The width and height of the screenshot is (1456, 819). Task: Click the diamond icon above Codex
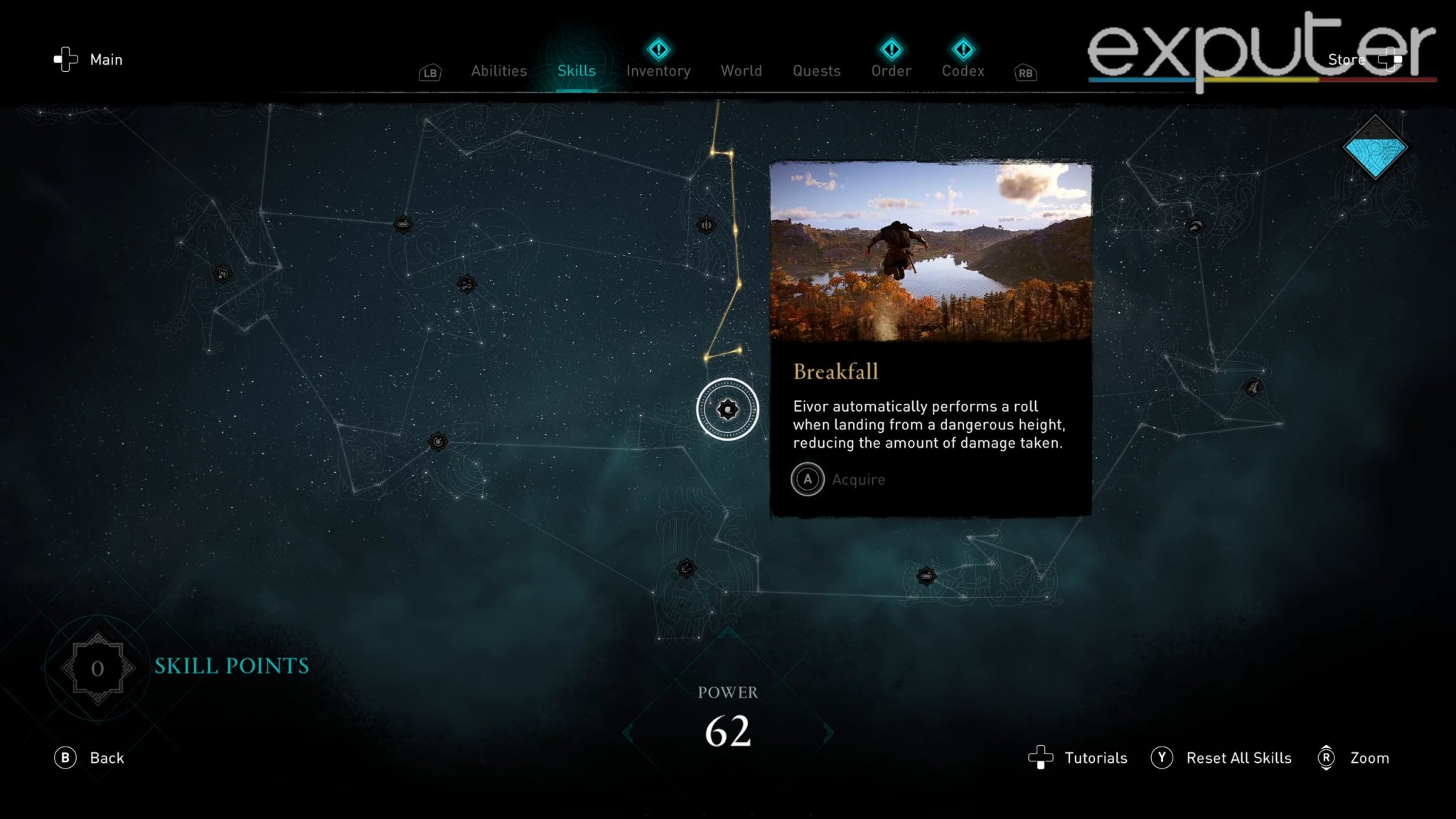[x=962, y=48]
